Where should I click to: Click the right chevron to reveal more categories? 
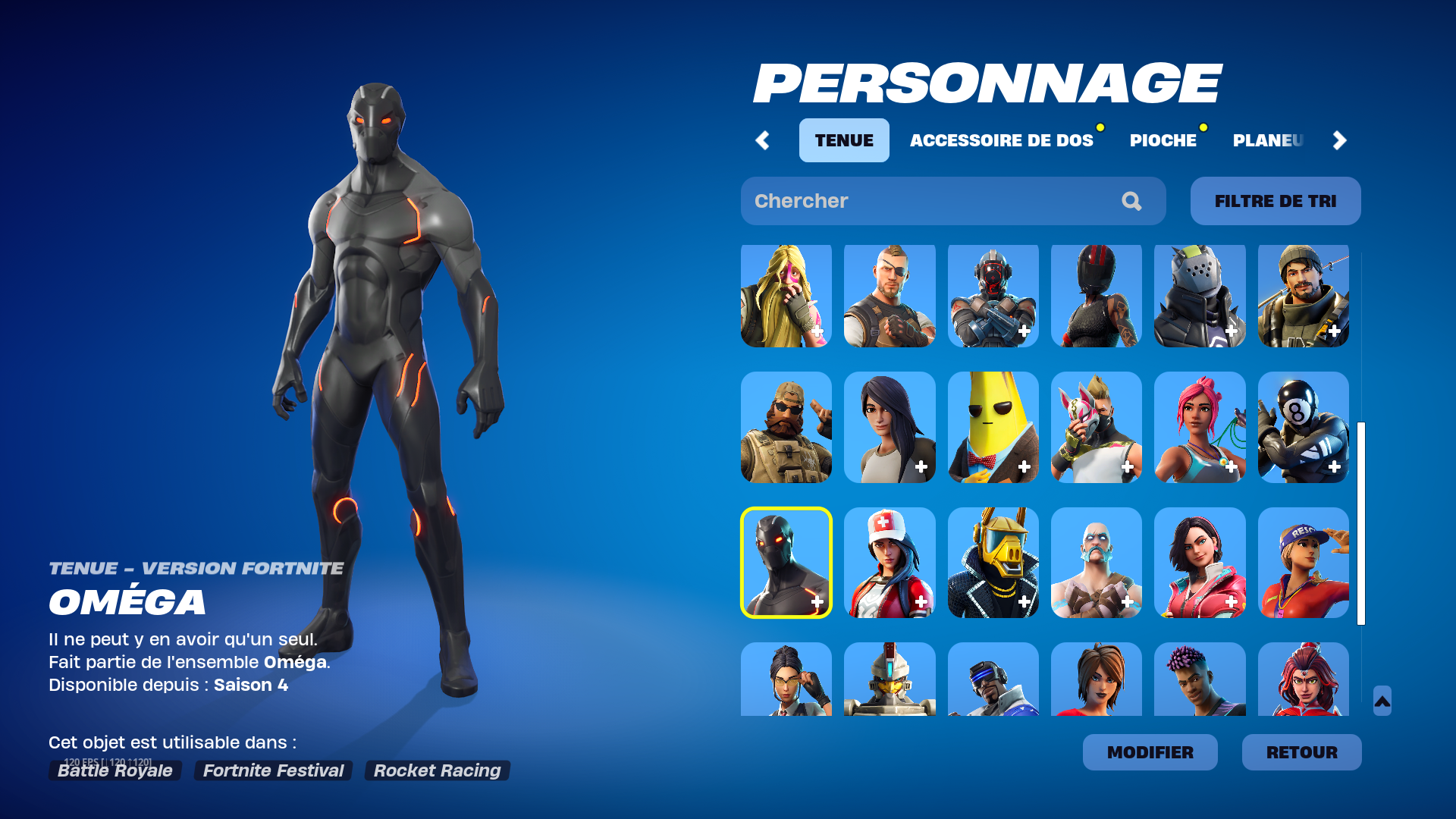click(1339, 140)
